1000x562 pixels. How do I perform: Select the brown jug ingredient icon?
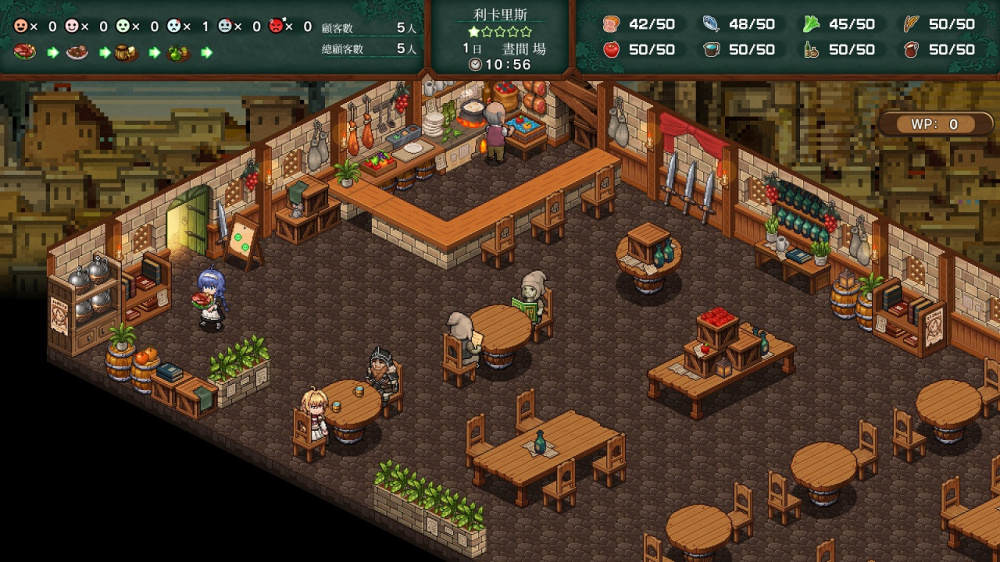tap(911, 49)
